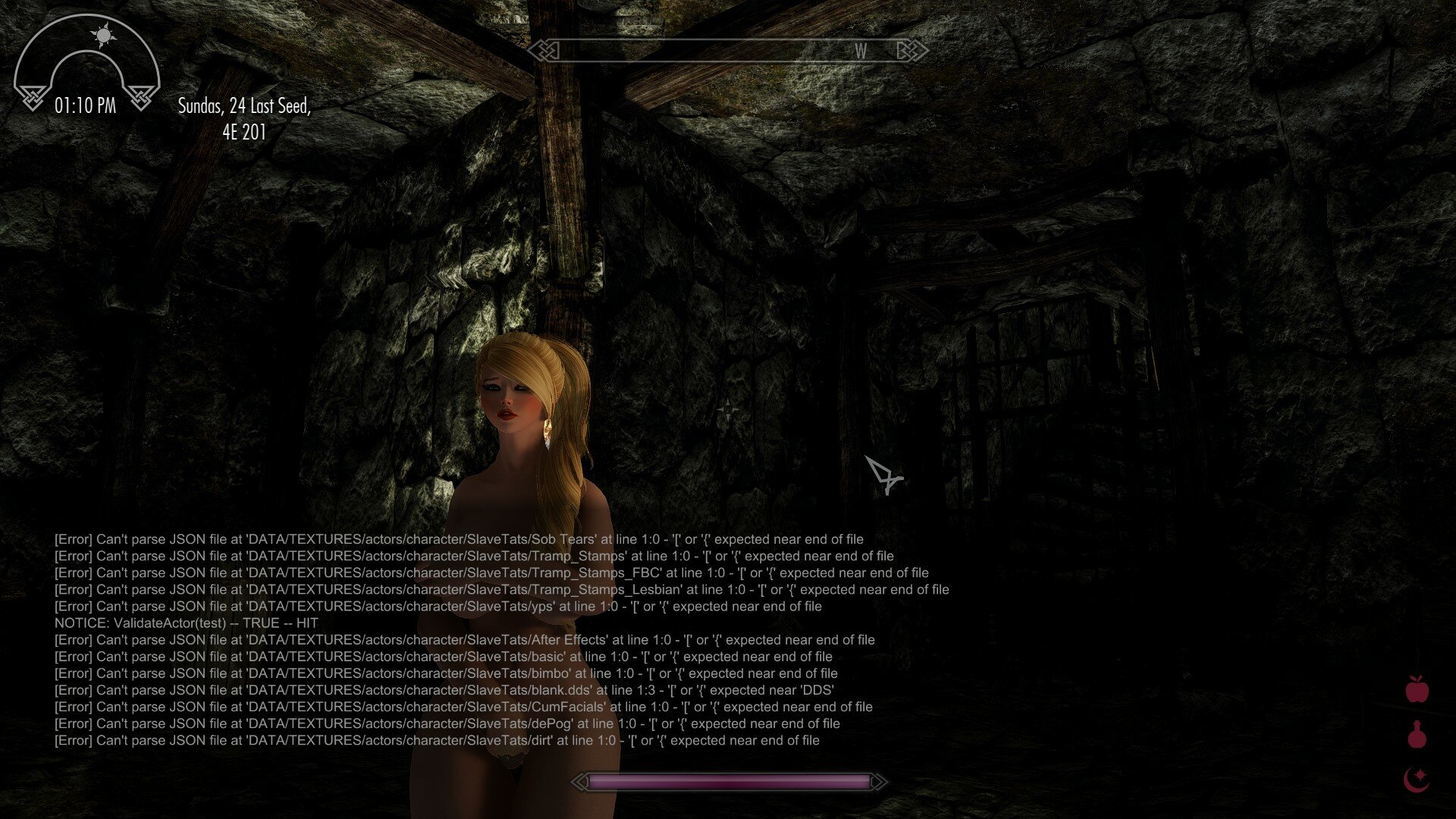Click the apple hunger icon

click(1417, 689)
